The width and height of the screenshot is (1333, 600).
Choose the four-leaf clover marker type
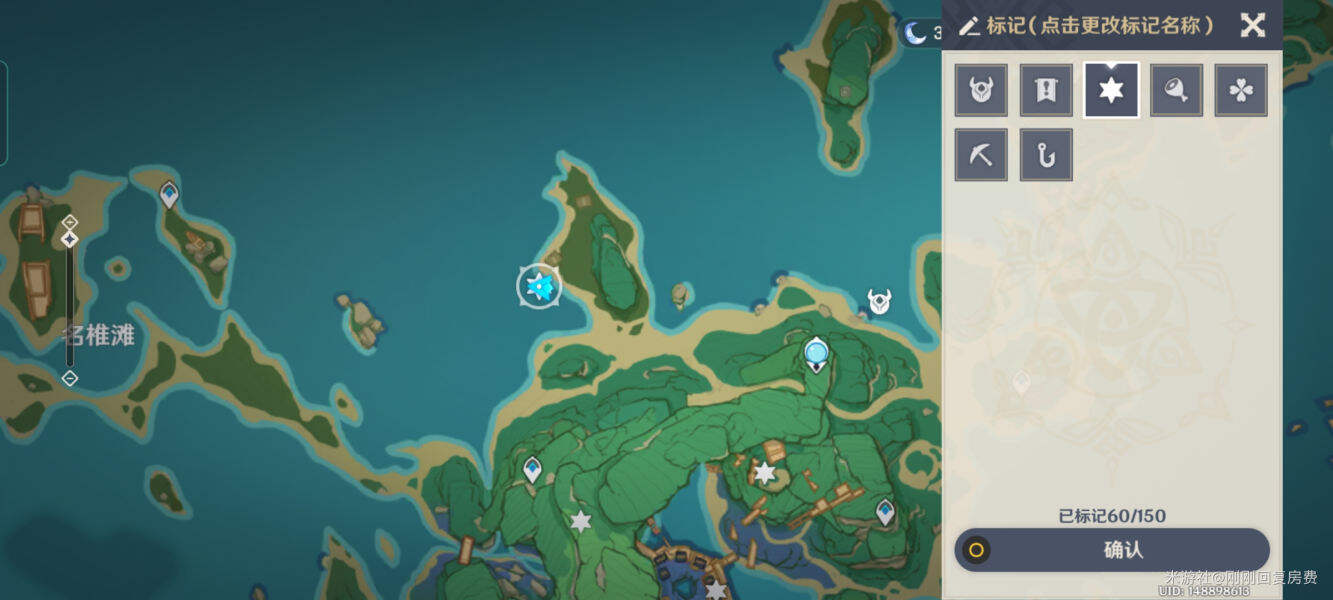pos(1241,91)
